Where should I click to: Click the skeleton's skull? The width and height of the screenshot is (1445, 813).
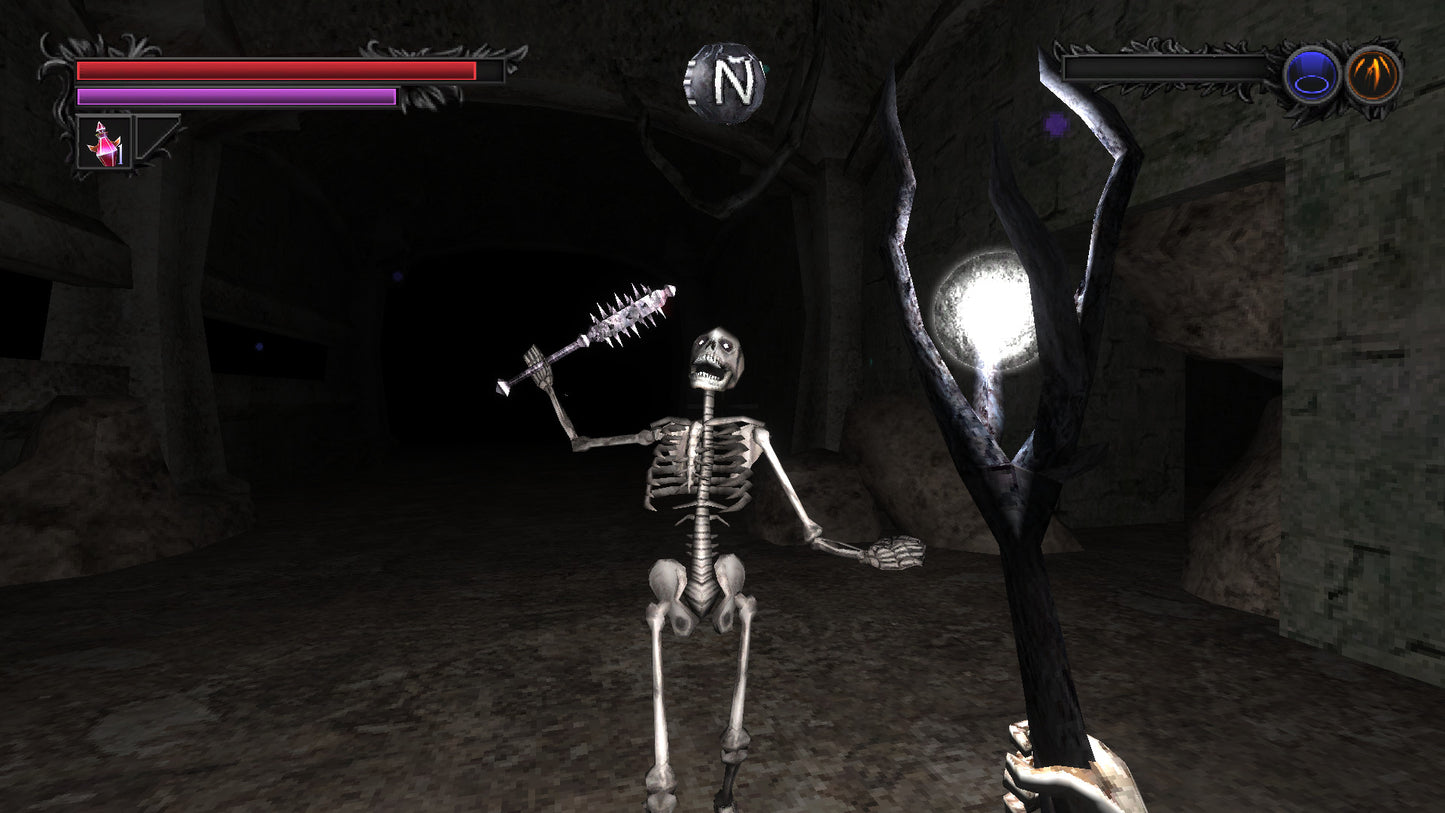[x=715, y=355]
